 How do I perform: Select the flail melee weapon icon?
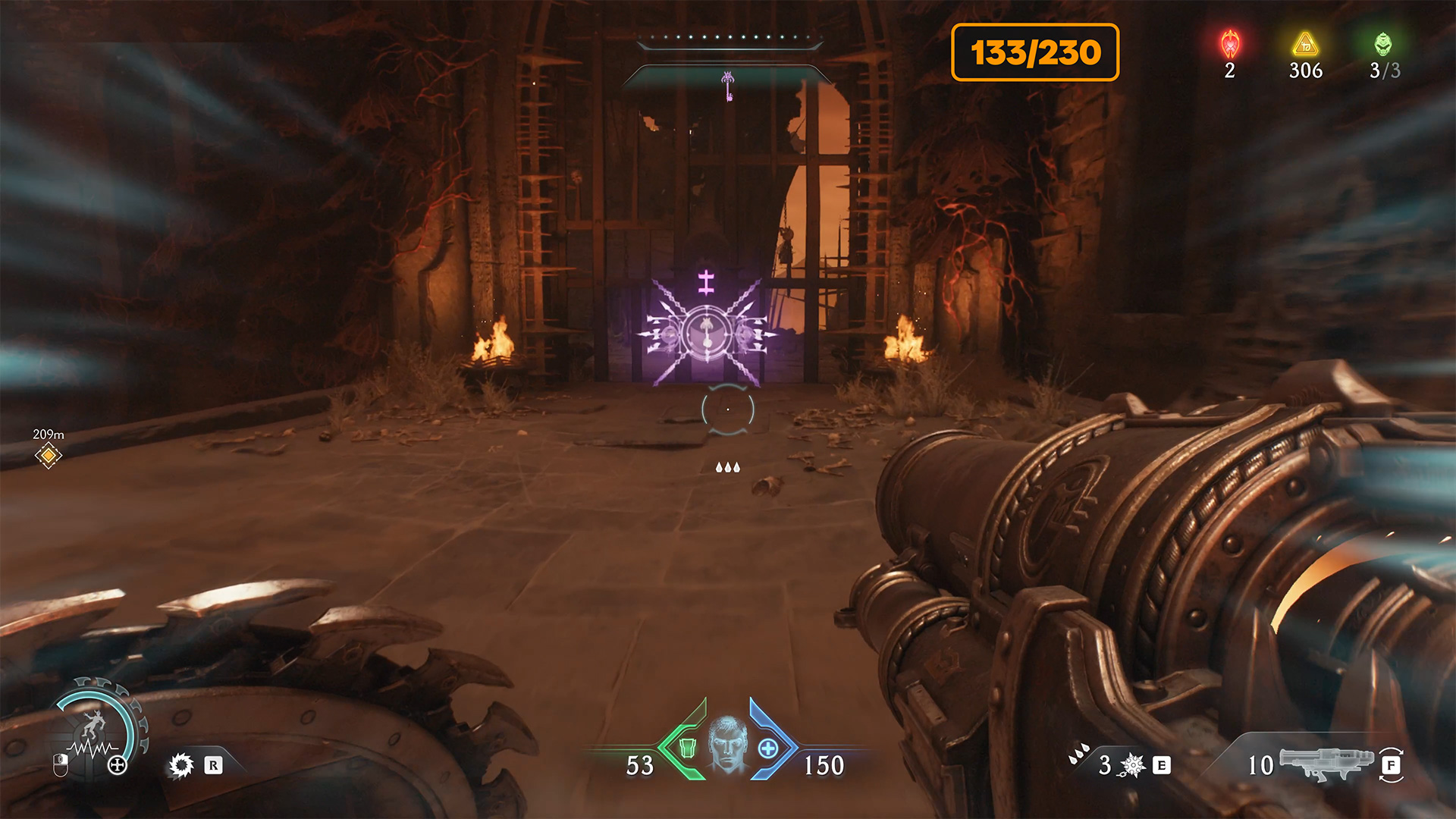click(1132, 765)
